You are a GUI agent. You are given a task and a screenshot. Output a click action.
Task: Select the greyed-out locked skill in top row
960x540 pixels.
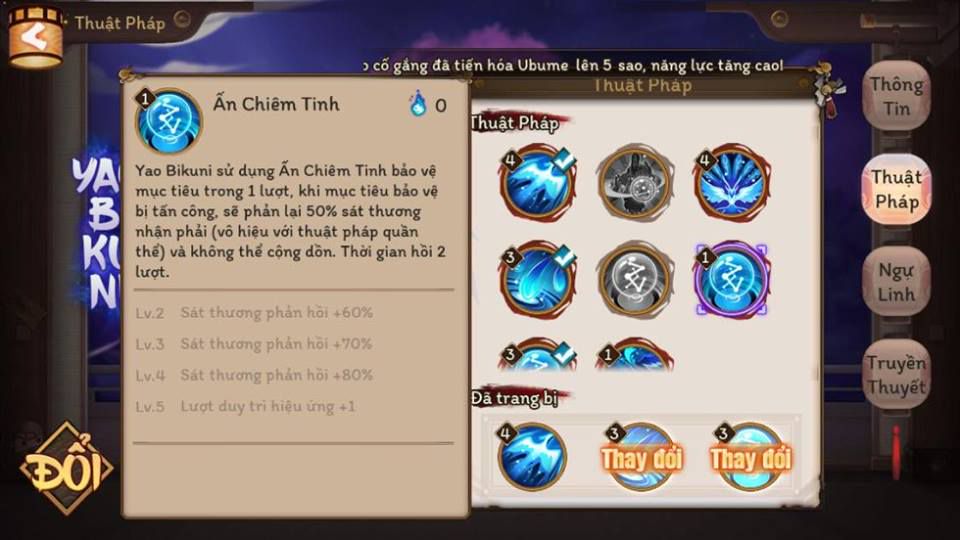(634, 184)
